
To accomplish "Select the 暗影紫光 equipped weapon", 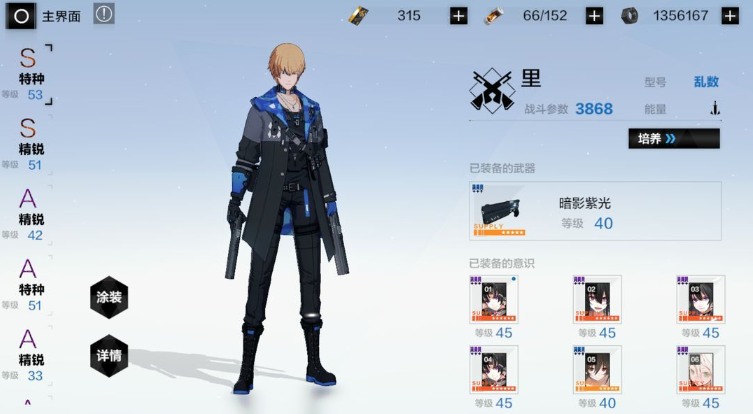I will pyautogui.click(x=566, y=211).
